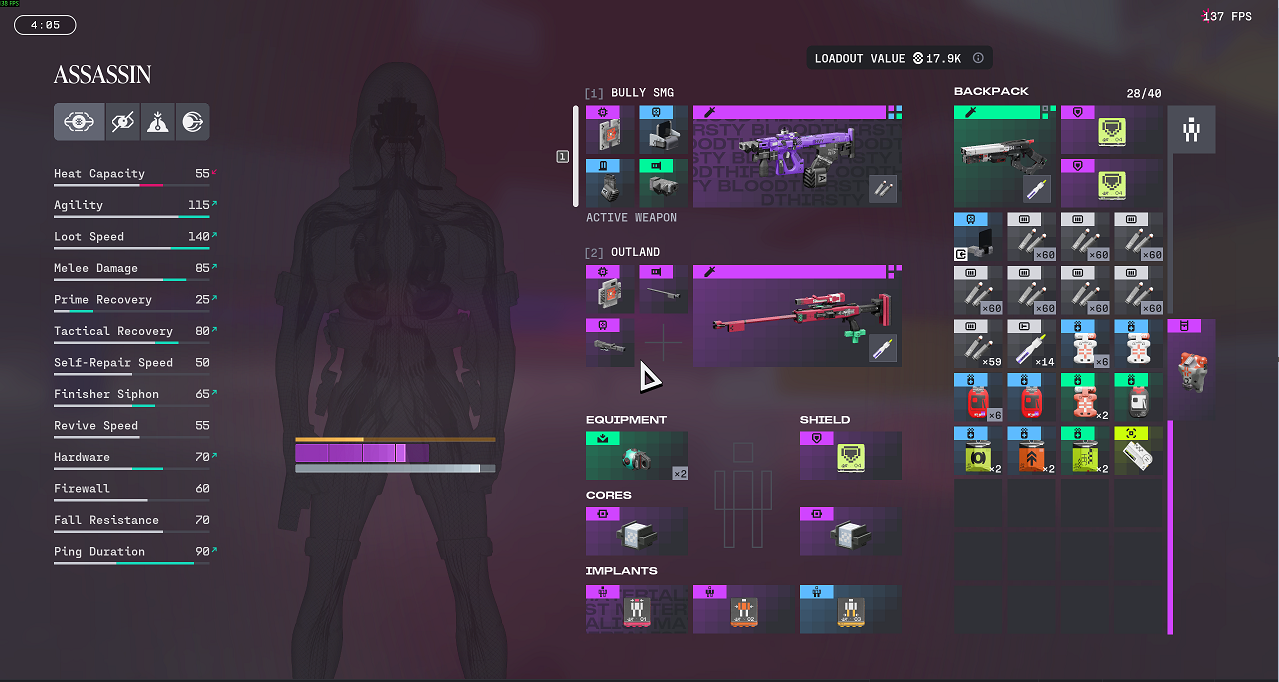Toggle the character figure button beside backpack
Image resolution: width=1279 pixels, height=682 pixels.
tap(1191, 130)
